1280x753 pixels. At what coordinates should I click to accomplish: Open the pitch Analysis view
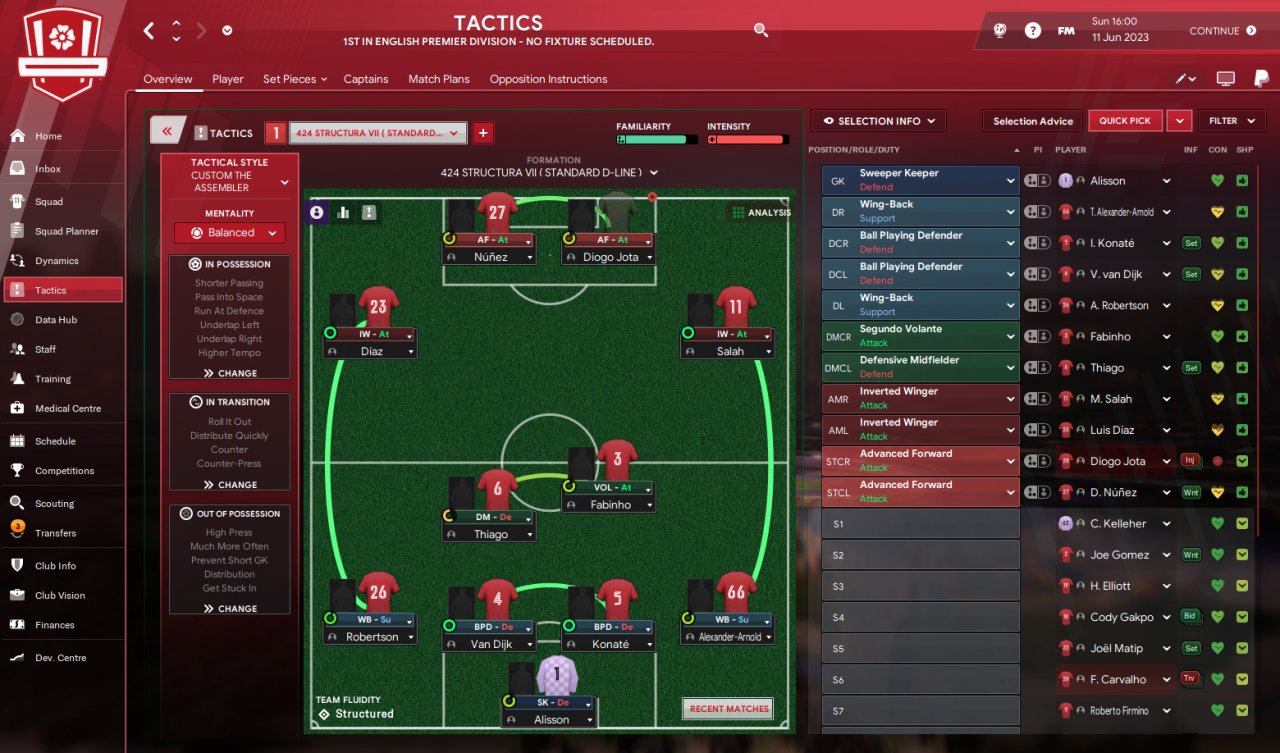tap(761, 212)
